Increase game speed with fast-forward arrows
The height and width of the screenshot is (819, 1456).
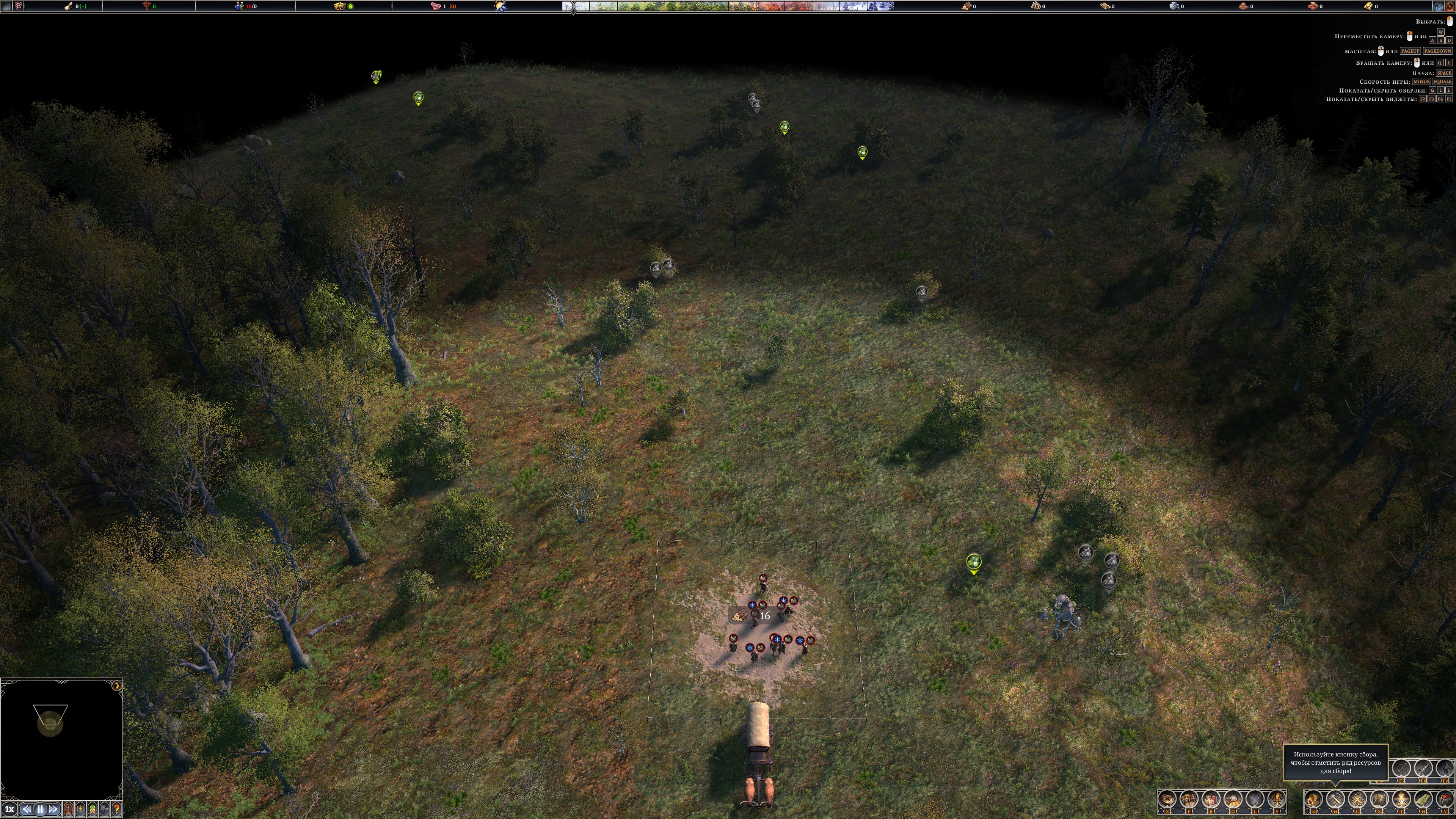pyautogui.click(x=54, y=810)
